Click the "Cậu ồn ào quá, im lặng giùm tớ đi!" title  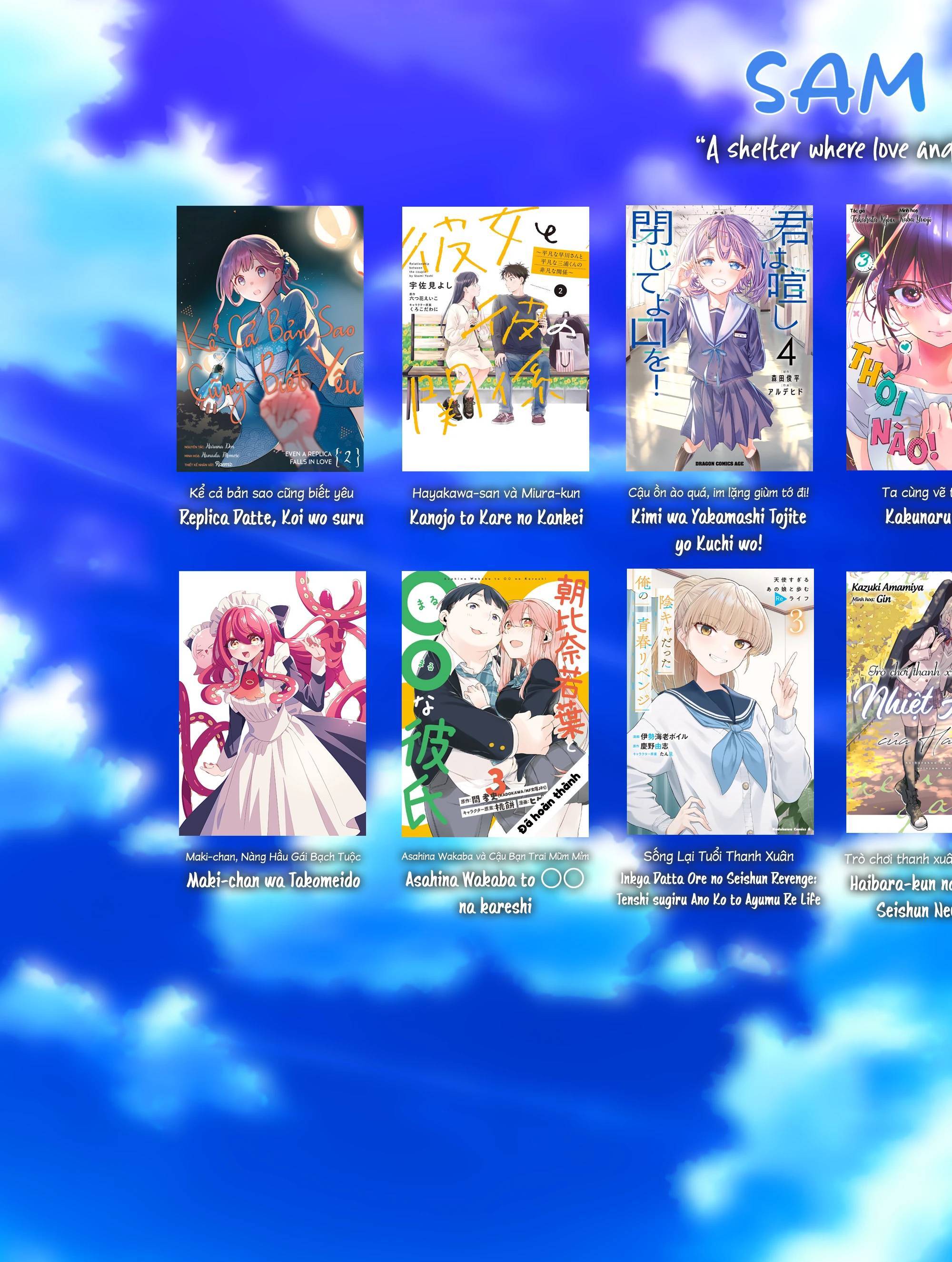coord(718,492)
